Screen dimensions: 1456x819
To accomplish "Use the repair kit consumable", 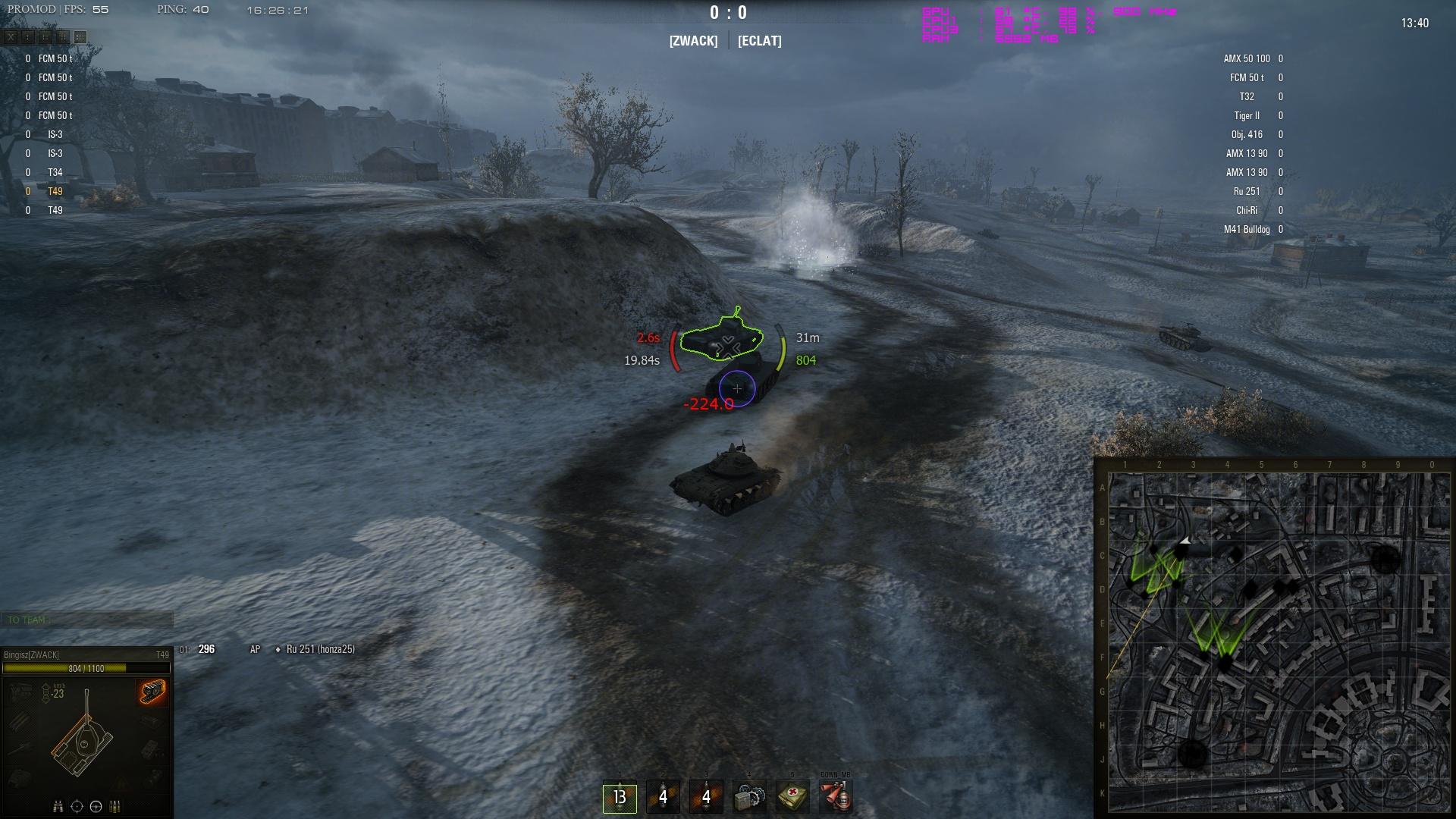I will (749, 797).
